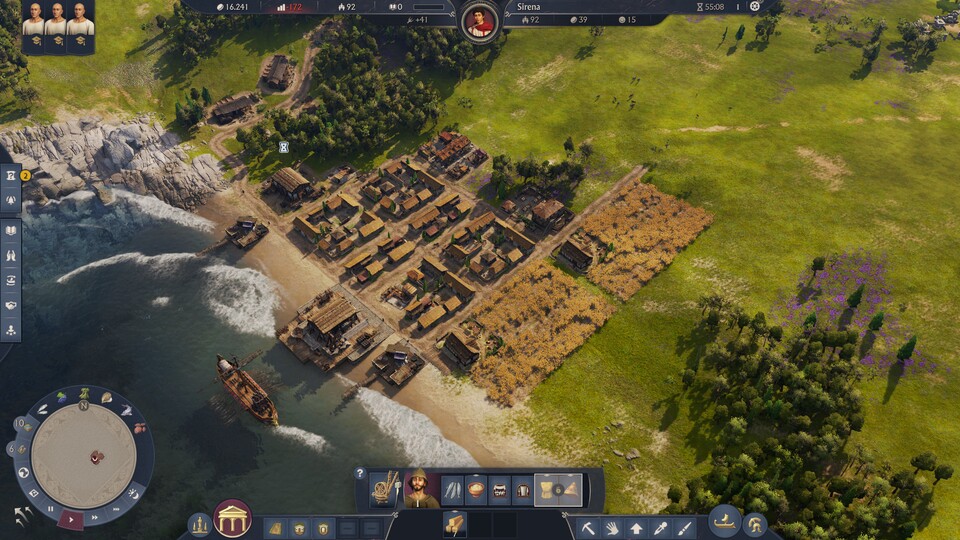
Task: Set game speed to normal play
Action: coord(71,518)
